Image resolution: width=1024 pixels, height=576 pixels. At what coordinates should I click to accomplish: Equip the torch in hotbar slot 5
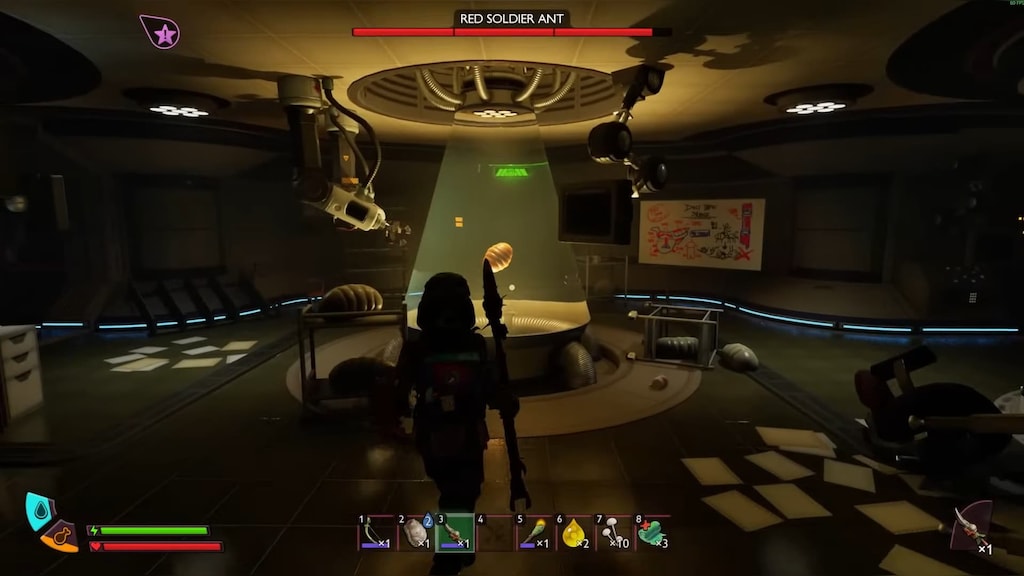pyautogui.click(x=534, y=532)
